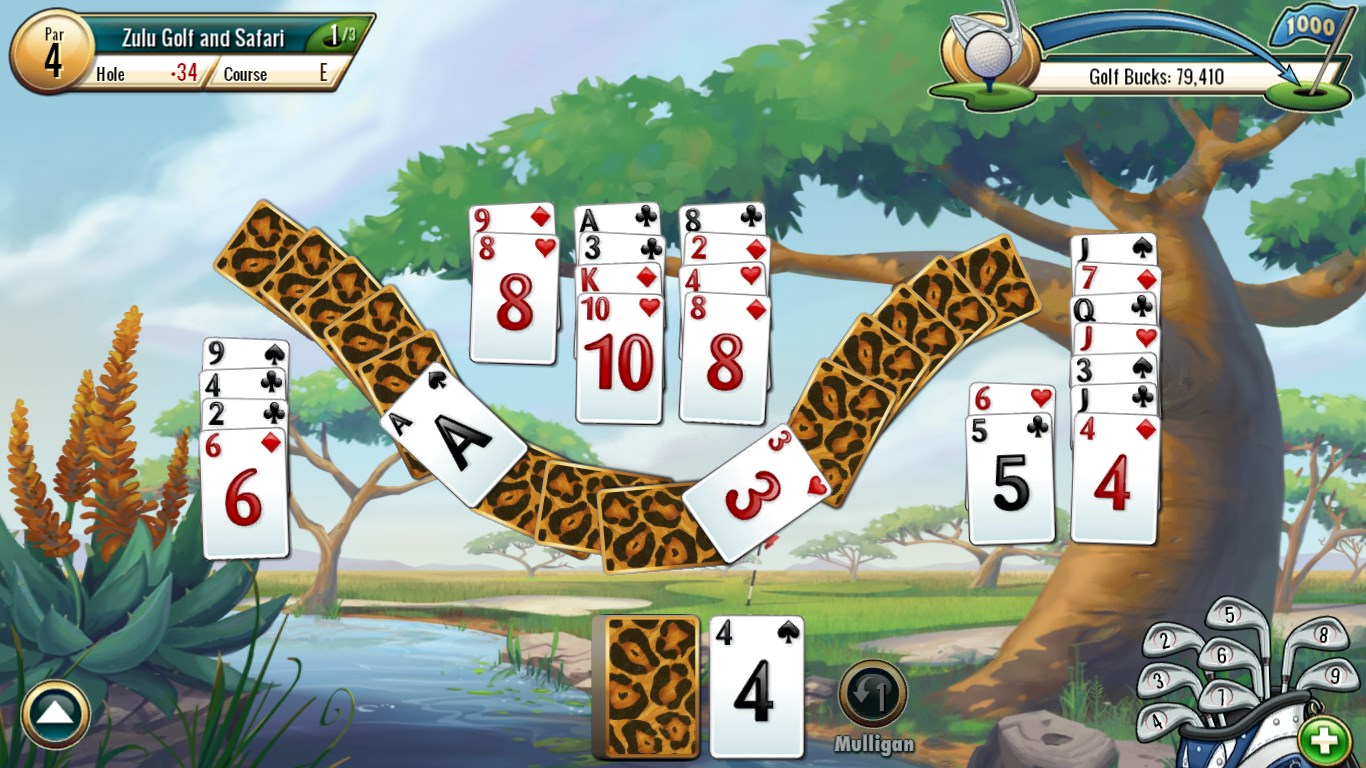Select the 2 iron from the golf bag

coord(1165,642)
